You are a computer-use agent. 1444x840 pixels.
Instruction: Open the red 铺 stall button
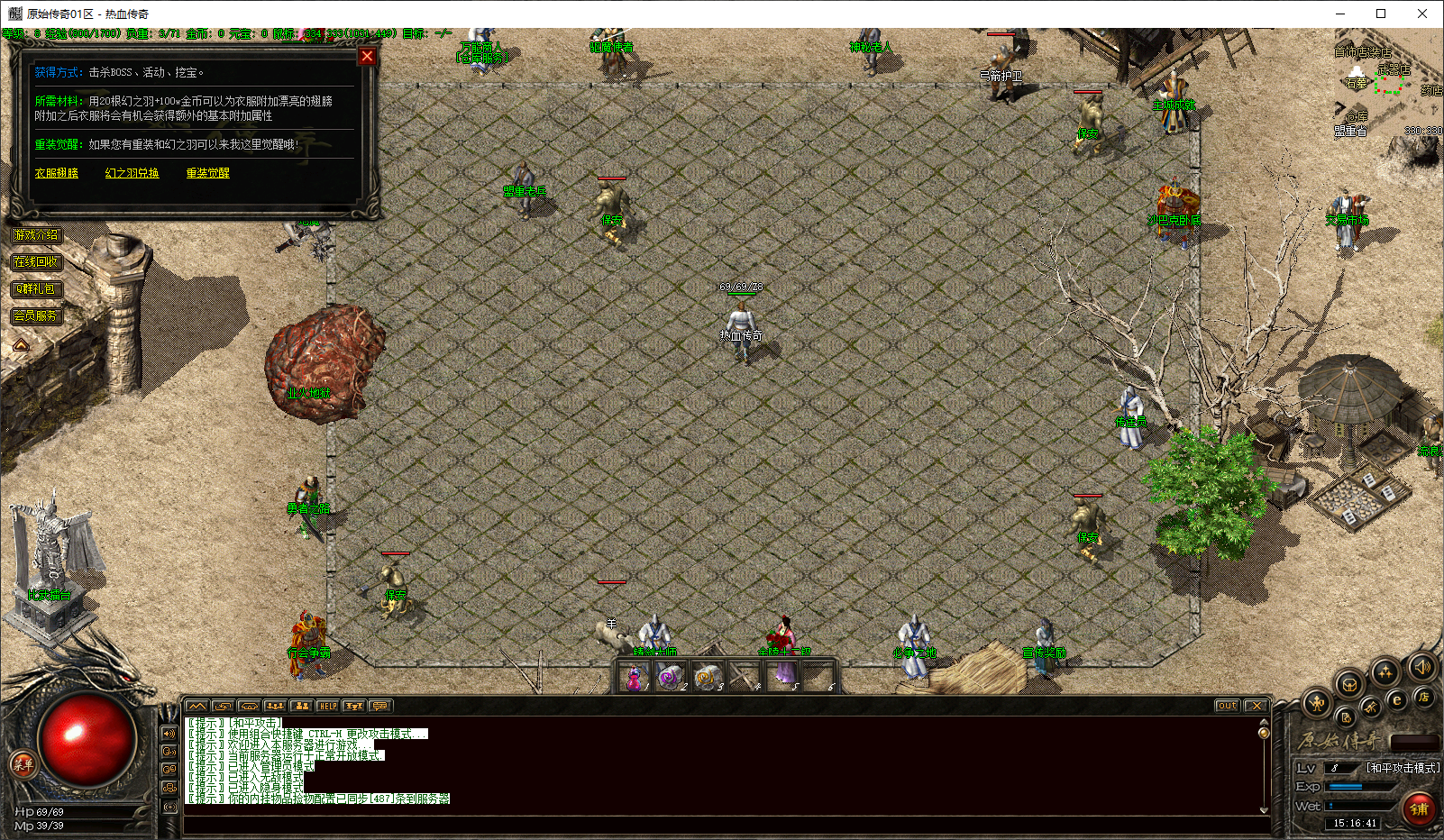1419,808
